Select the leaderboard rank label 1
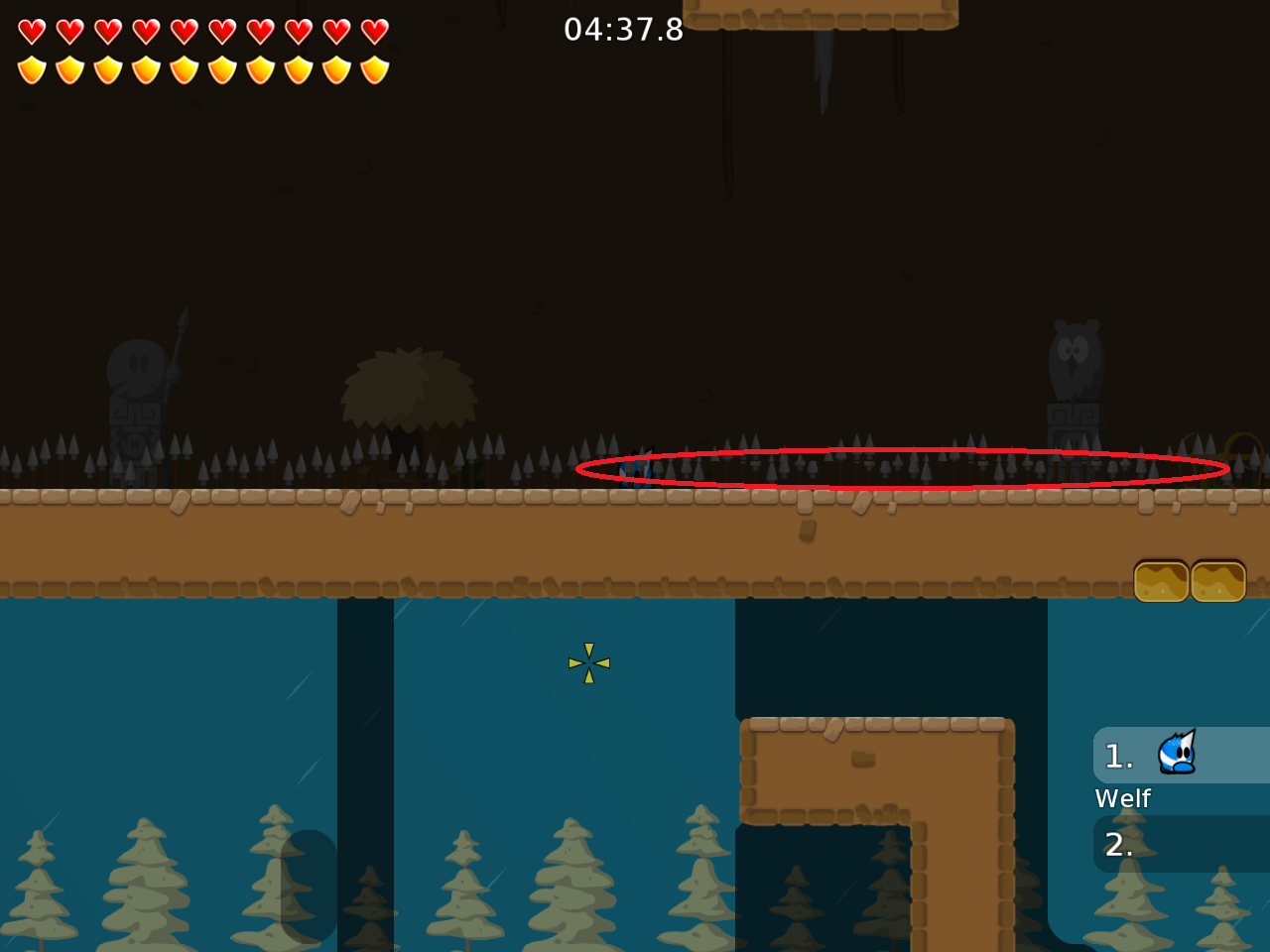The image size is (1270, 952). [1118, 756]
